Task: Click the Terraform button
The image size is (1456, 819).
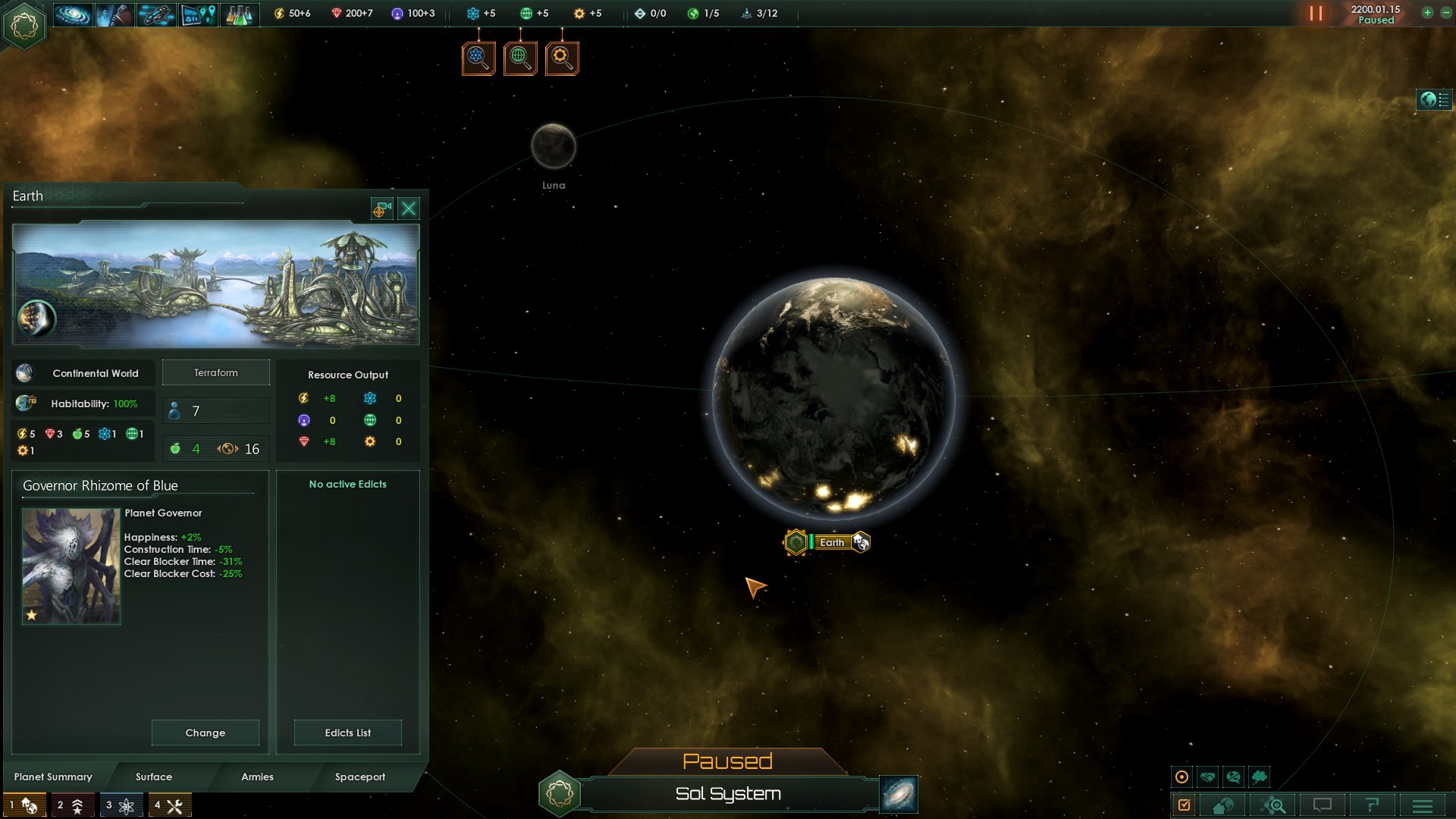Action: click(216, 373)
